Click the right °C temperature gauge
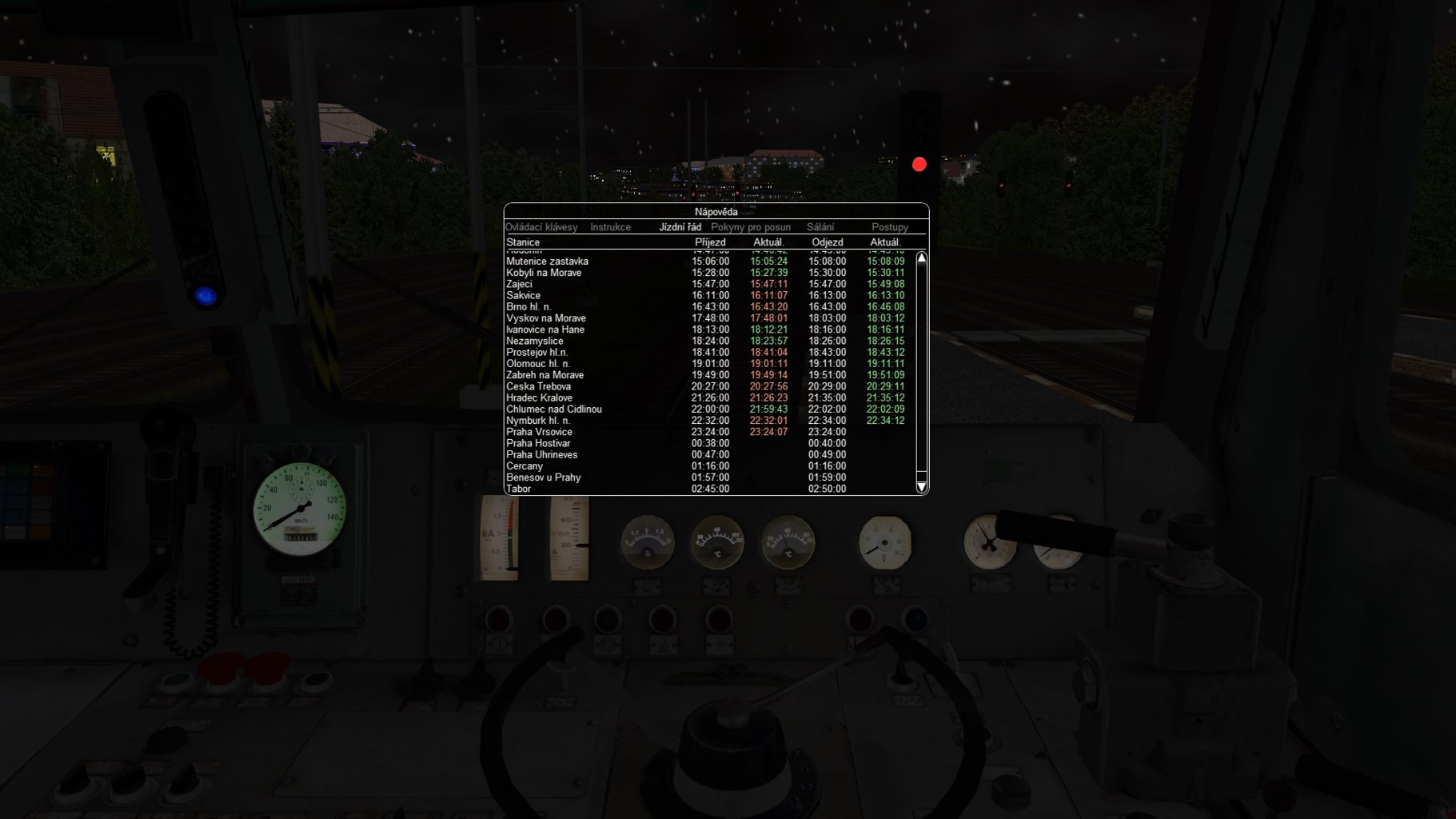 coord(788,542)
